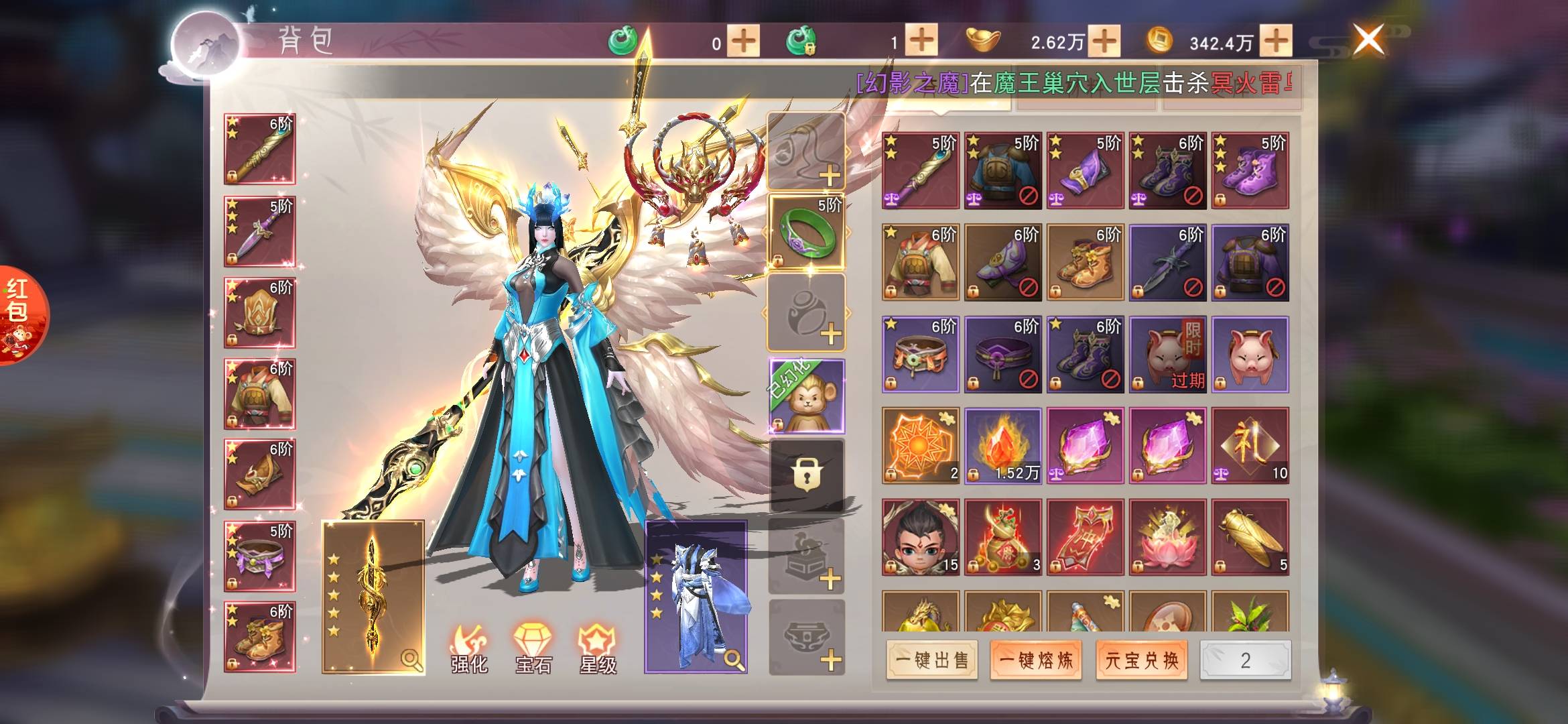
Task: Inspect the blue fashion outfit card
Action: 696,597
